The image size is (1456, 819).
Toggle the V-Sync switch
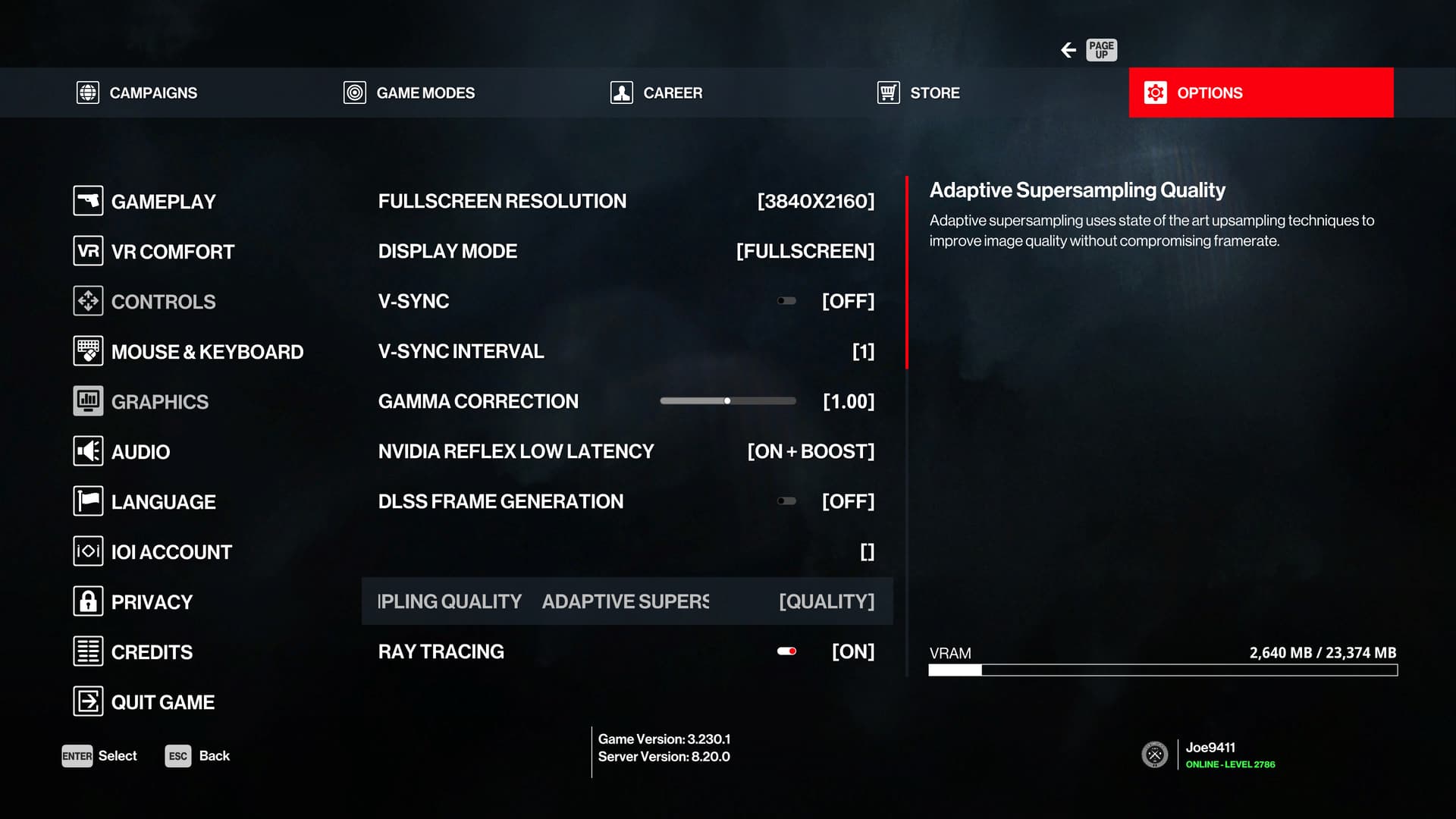click(787, 301)
